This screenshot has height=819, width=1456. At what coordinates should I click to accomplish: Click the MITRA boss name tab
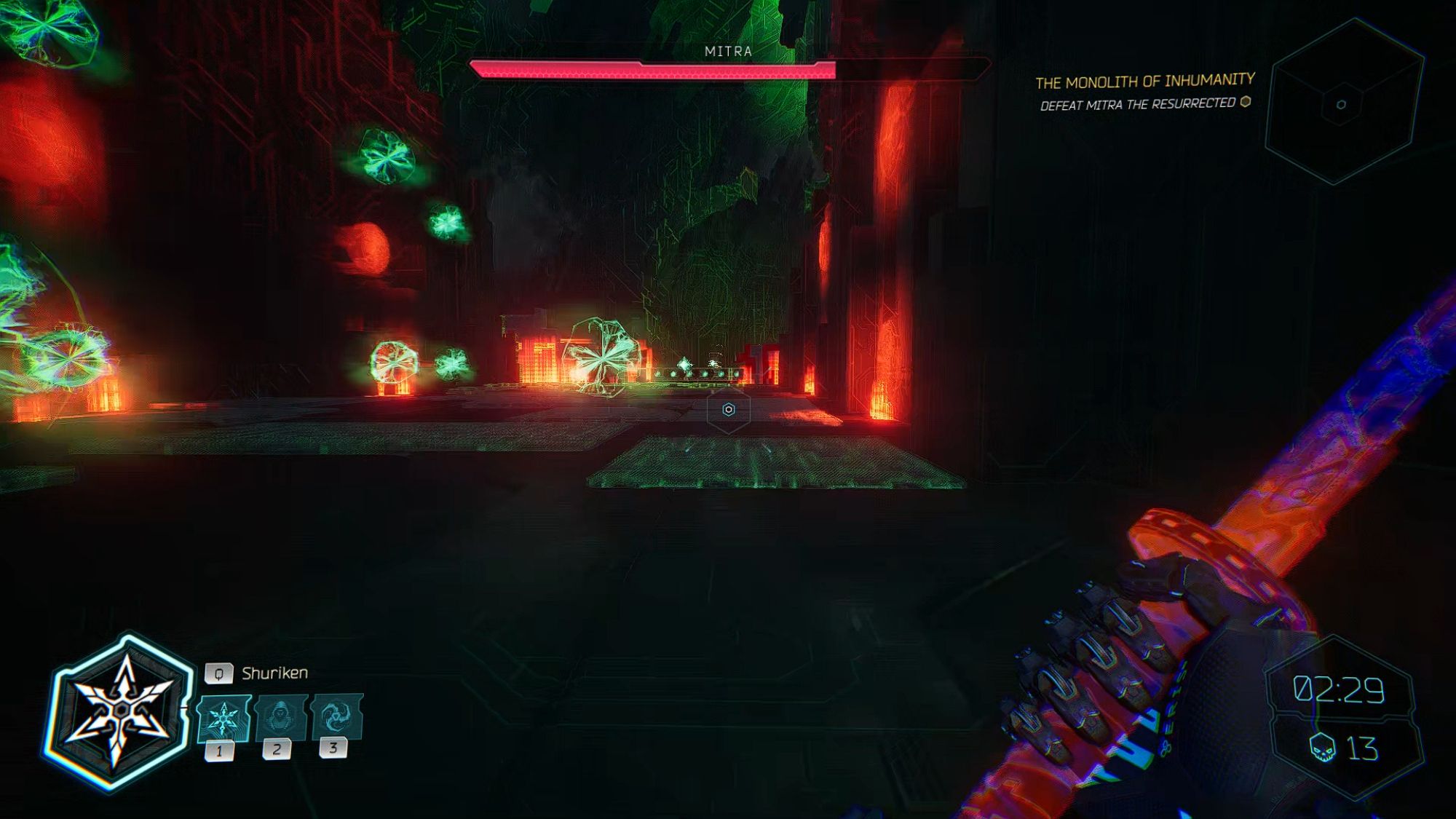(x=727, y=52)
